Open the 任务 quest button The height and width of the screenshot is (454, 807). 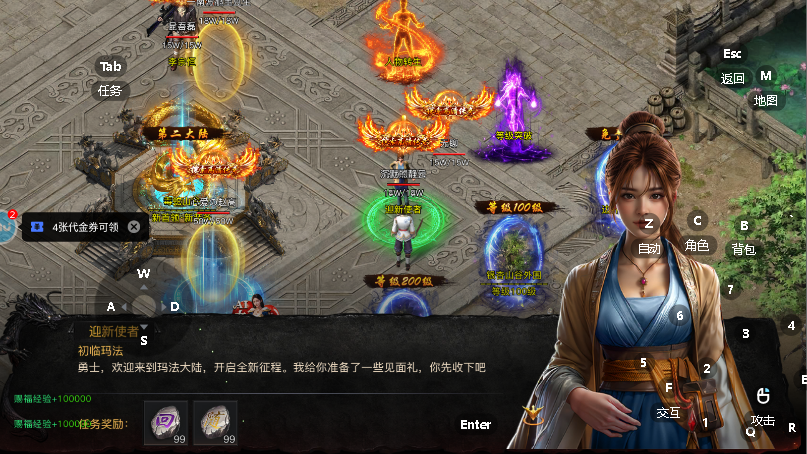(x=110, y=90)
